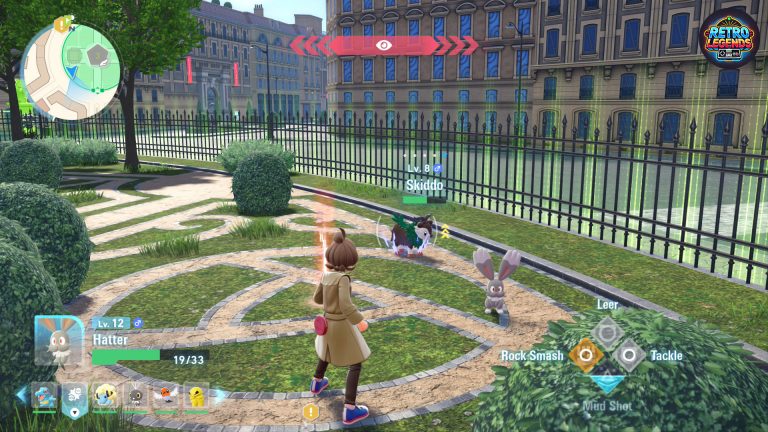This screenshot has height=432, width=768.
Task: Select Hatter's active Pokémon portrait
Action: pyautogui.click(x=58, y=341)
